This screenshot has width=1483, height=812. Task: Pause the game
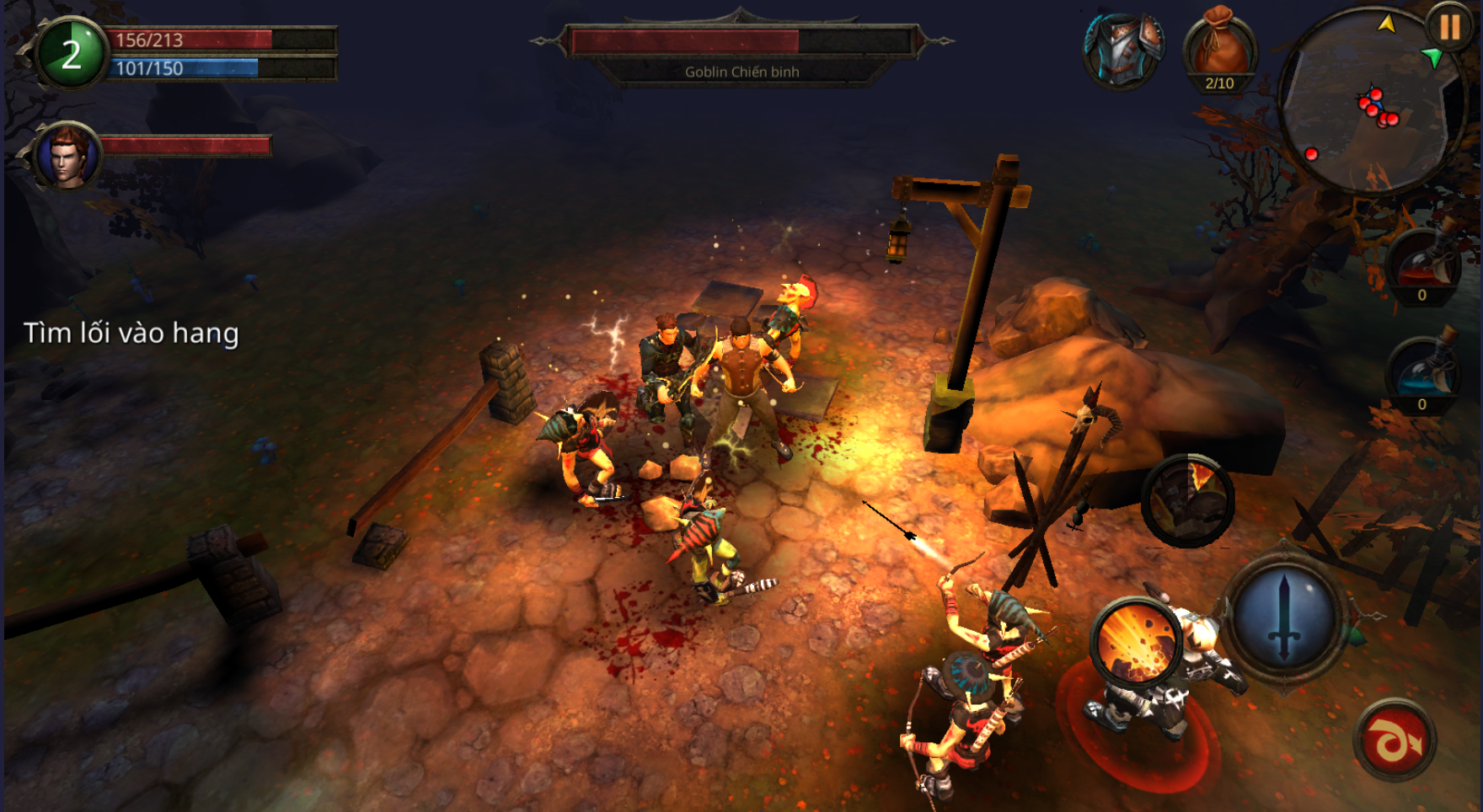click(x=1449, y=29)
